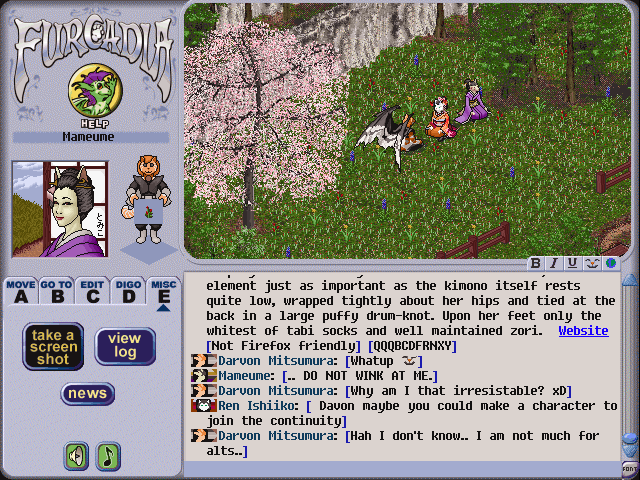The width and height of the screenshot is (640, 480).
Task: Open the view log button
Action: [125, 346]
